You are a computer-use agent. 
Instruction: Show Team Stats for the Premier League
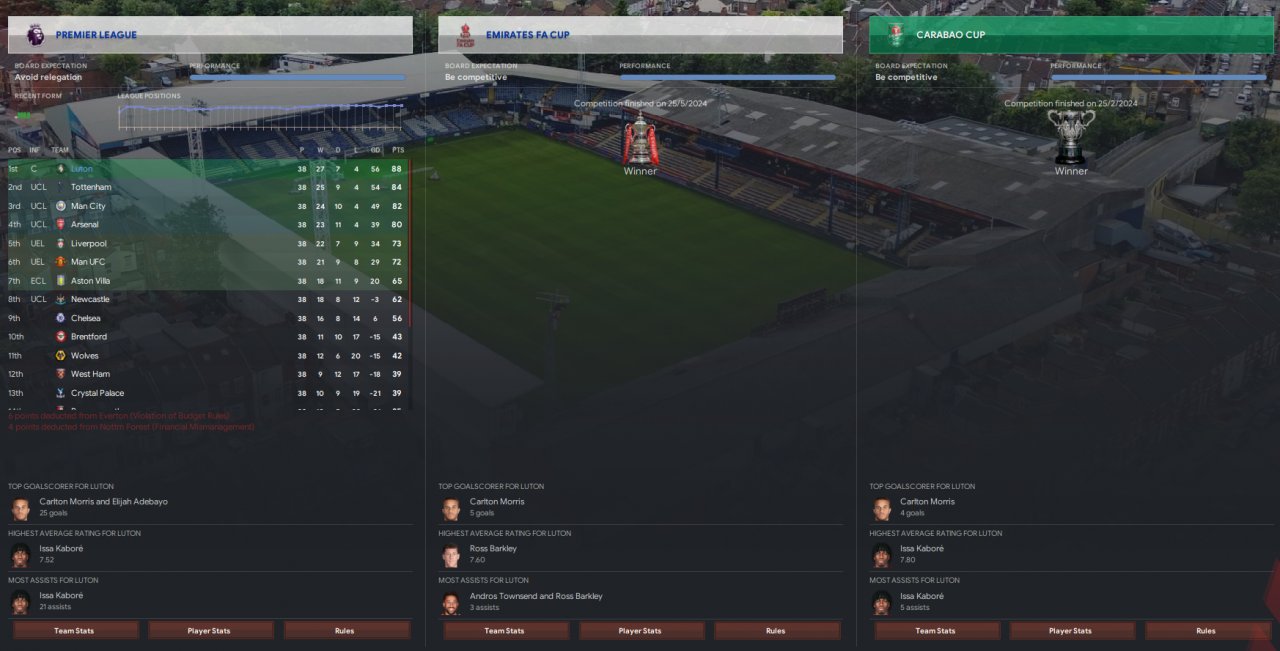75,631
